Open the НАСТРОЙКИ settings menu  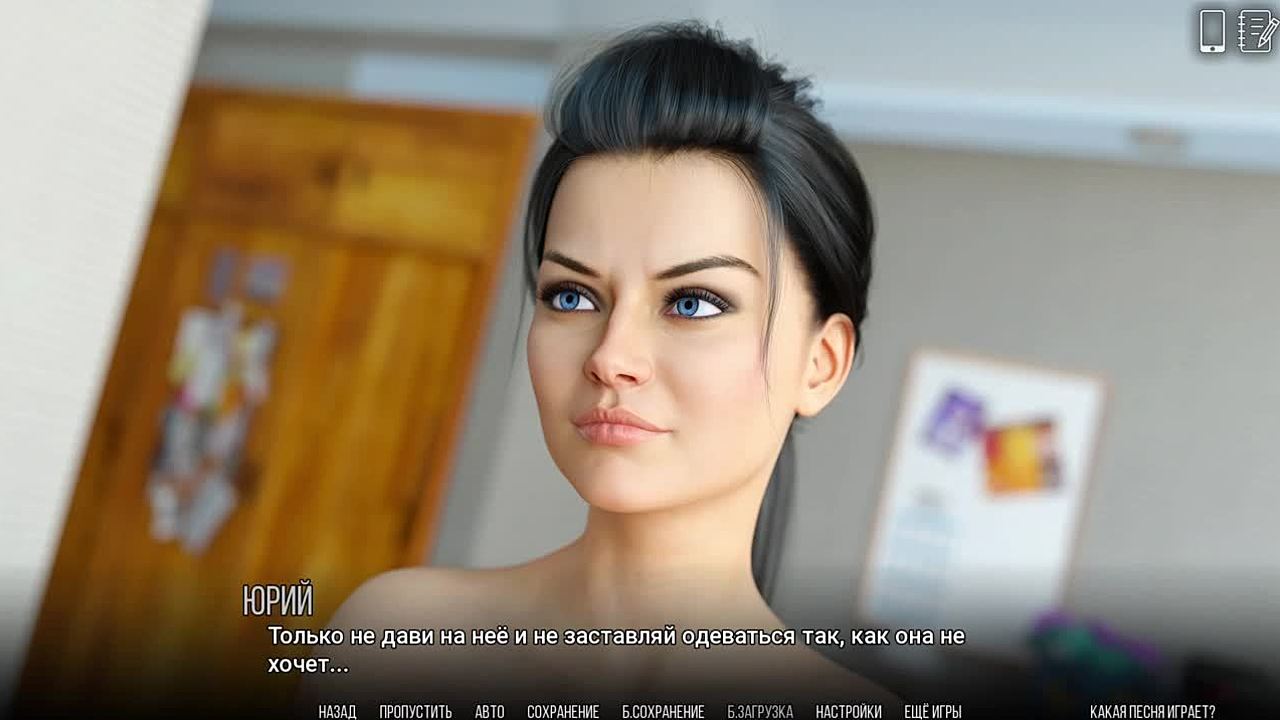pyautogui.click(x=848, y=712)
